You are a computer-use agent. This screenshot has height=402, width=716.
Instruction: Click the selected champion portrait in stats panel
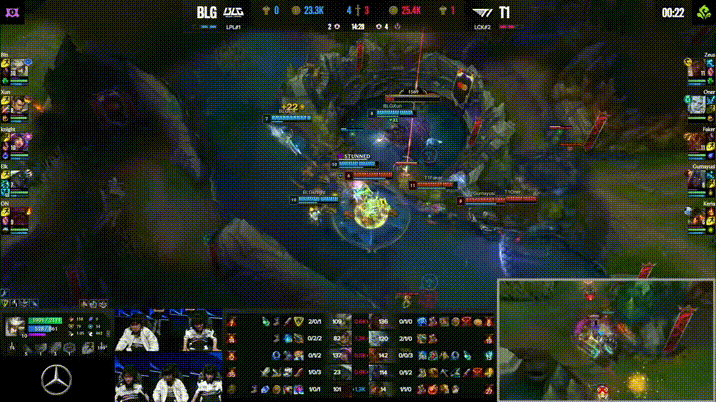pos(17,326)
